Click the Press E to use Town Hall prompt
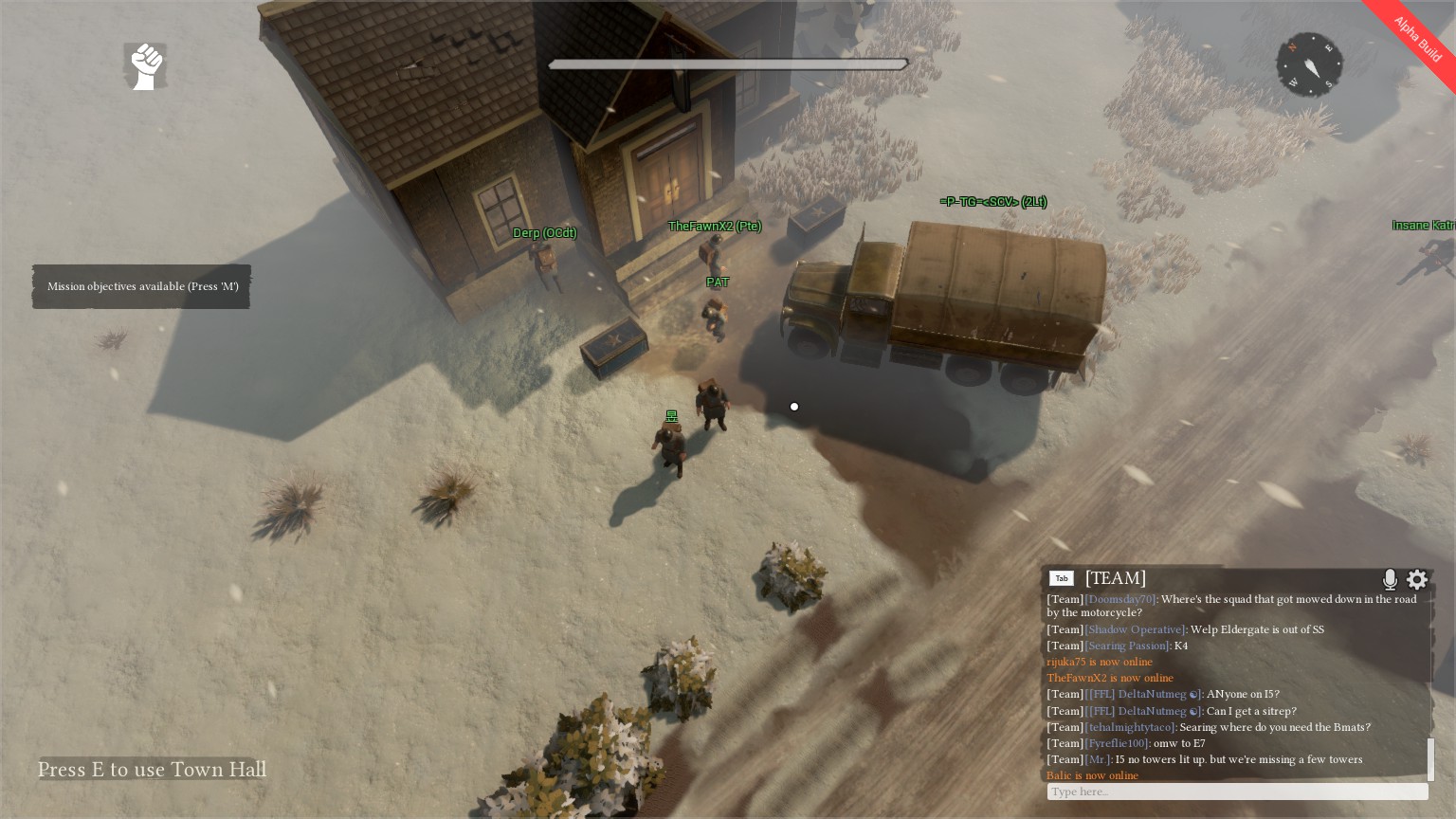The image size is (1456, 819). [151, 770]
